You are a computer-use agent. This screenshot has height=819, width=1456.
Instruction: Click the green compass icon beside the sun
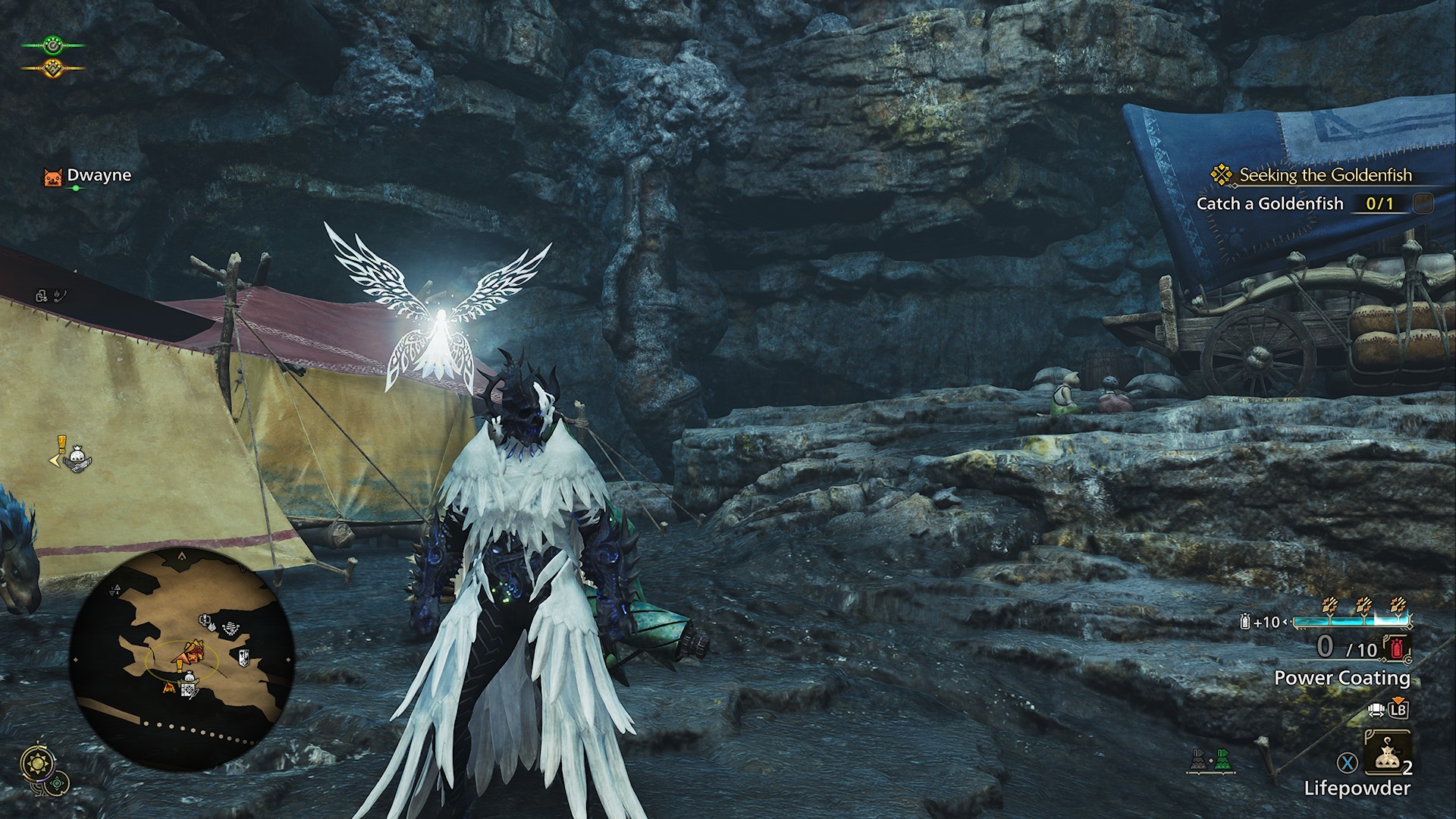click(x=58, y=783)
